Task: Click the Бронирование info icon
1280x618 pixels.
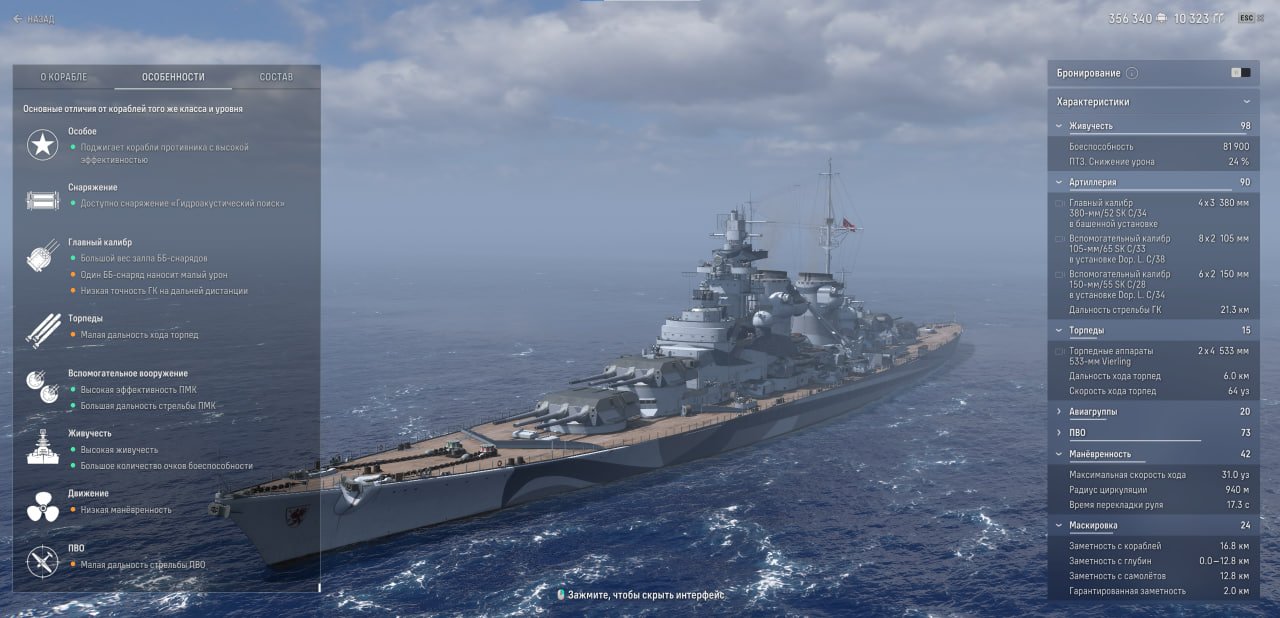Action: [1132, 73]
